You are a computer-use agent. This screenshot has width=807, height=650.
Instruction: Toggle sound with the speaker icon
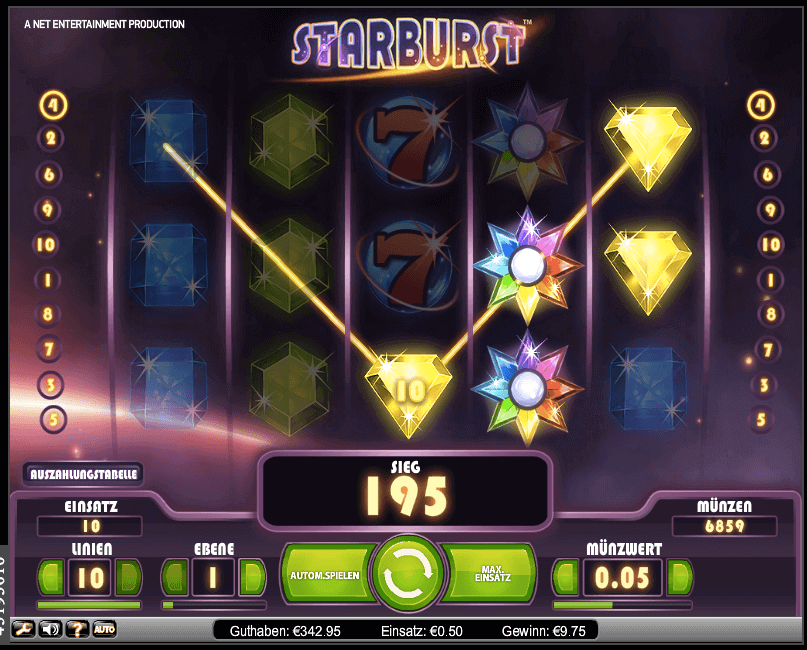tap(49, 629)
